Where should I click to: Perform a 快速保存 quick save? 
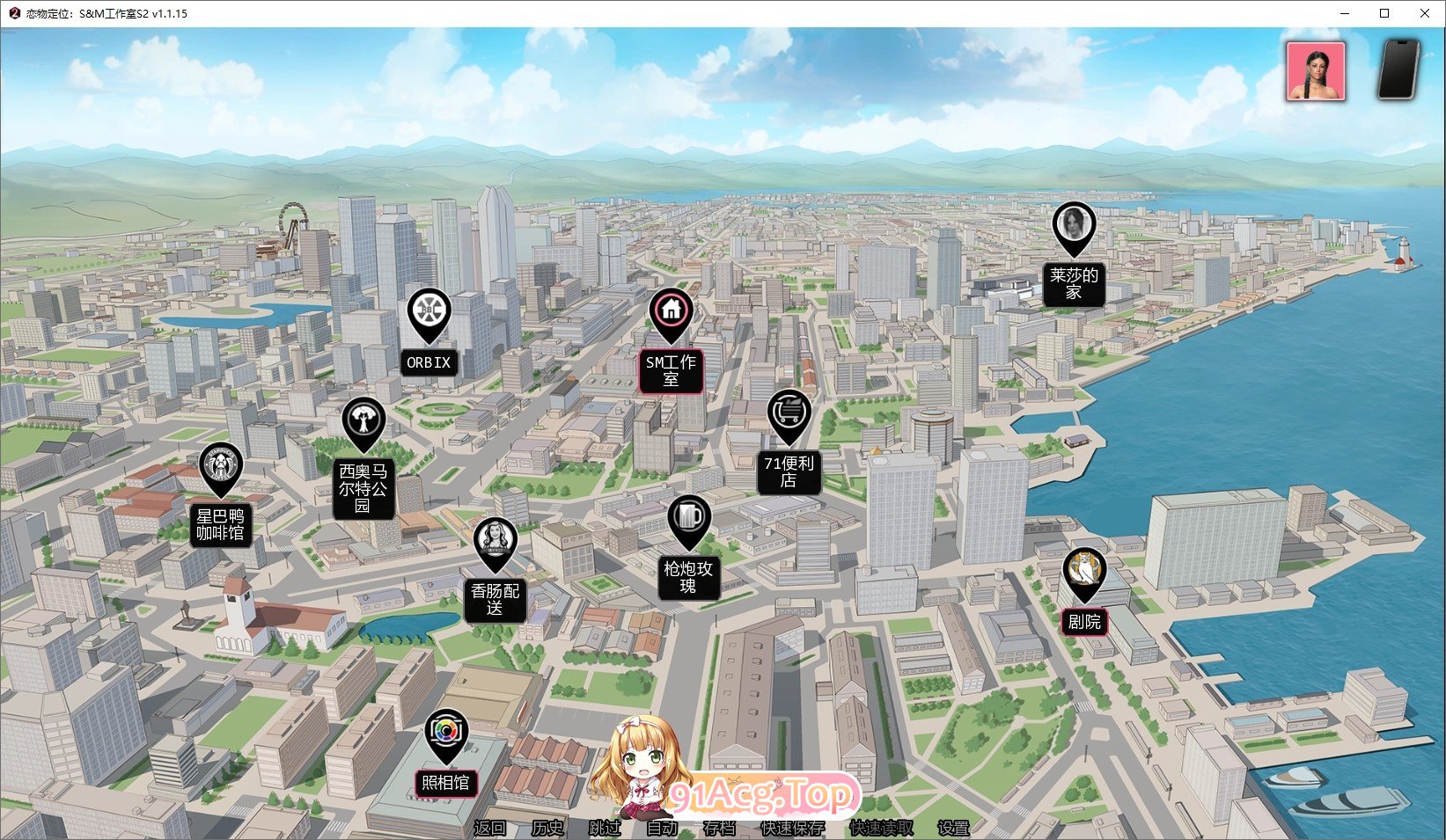coord(791,828)
